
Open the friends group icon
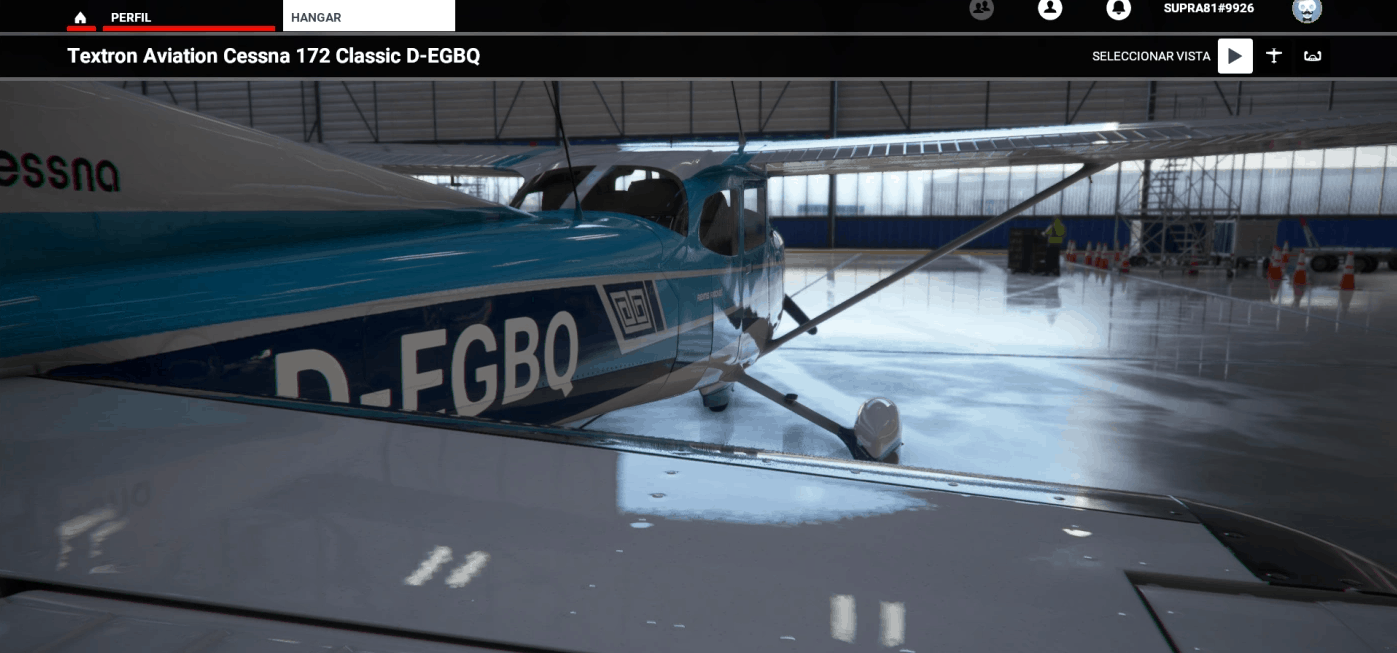coord(981,8)
